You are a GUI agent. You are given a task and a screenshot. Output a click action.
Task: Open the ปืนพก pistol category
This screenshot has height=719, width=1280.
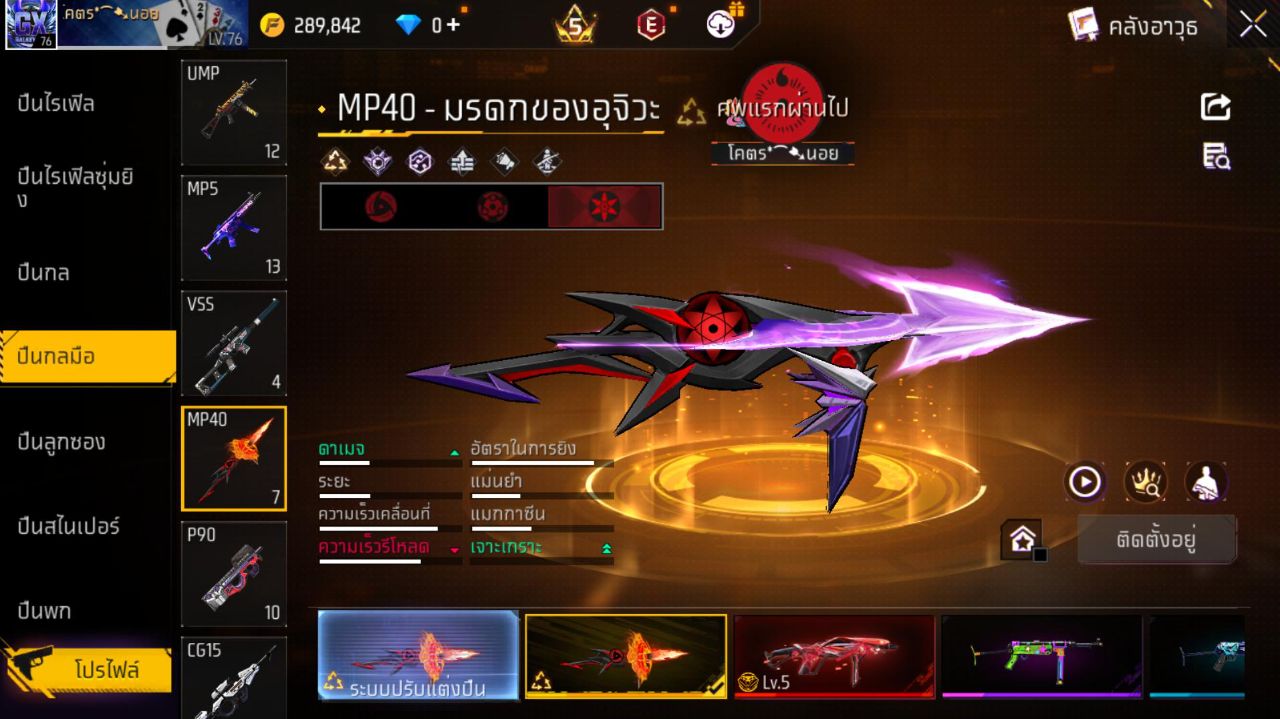click(x=44, y=610)
